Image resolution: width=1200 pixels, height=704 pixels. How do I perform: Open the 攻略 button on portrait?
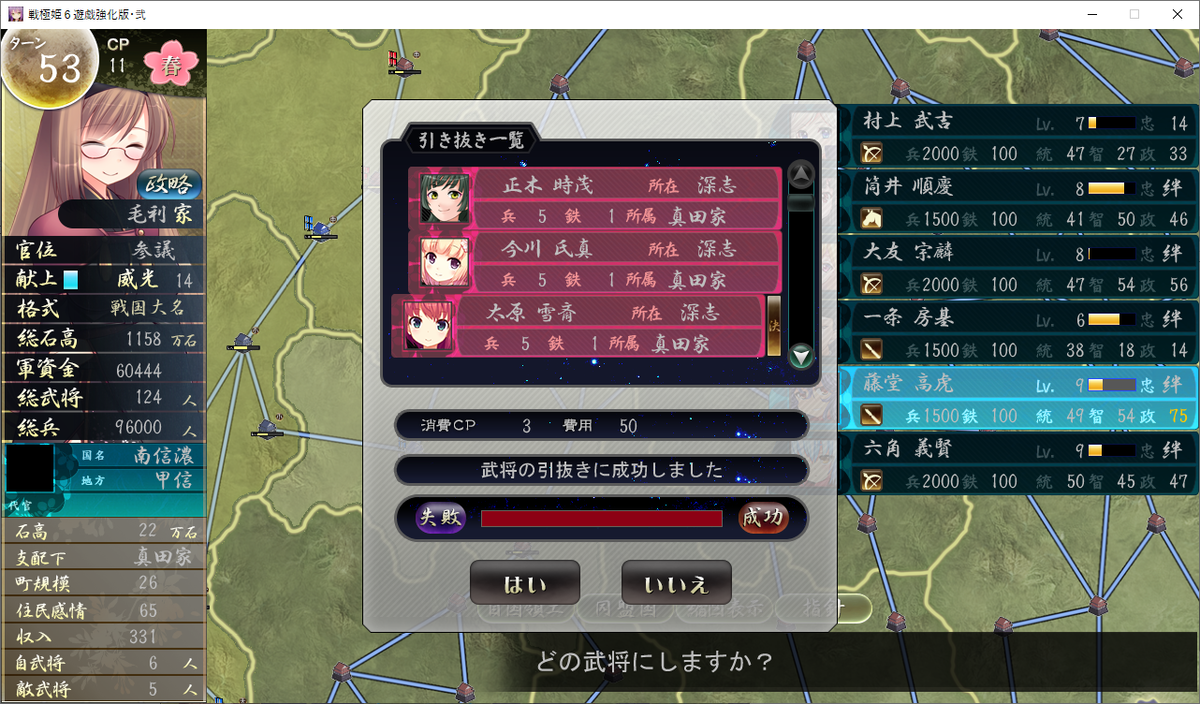(169, 185)
